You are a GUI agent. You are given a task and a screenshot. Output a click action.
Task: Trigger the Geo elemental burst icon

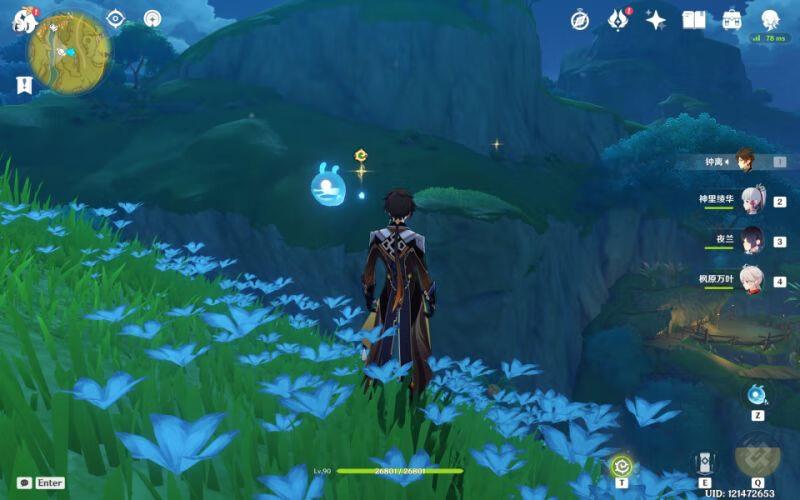[x=757, y=456]
